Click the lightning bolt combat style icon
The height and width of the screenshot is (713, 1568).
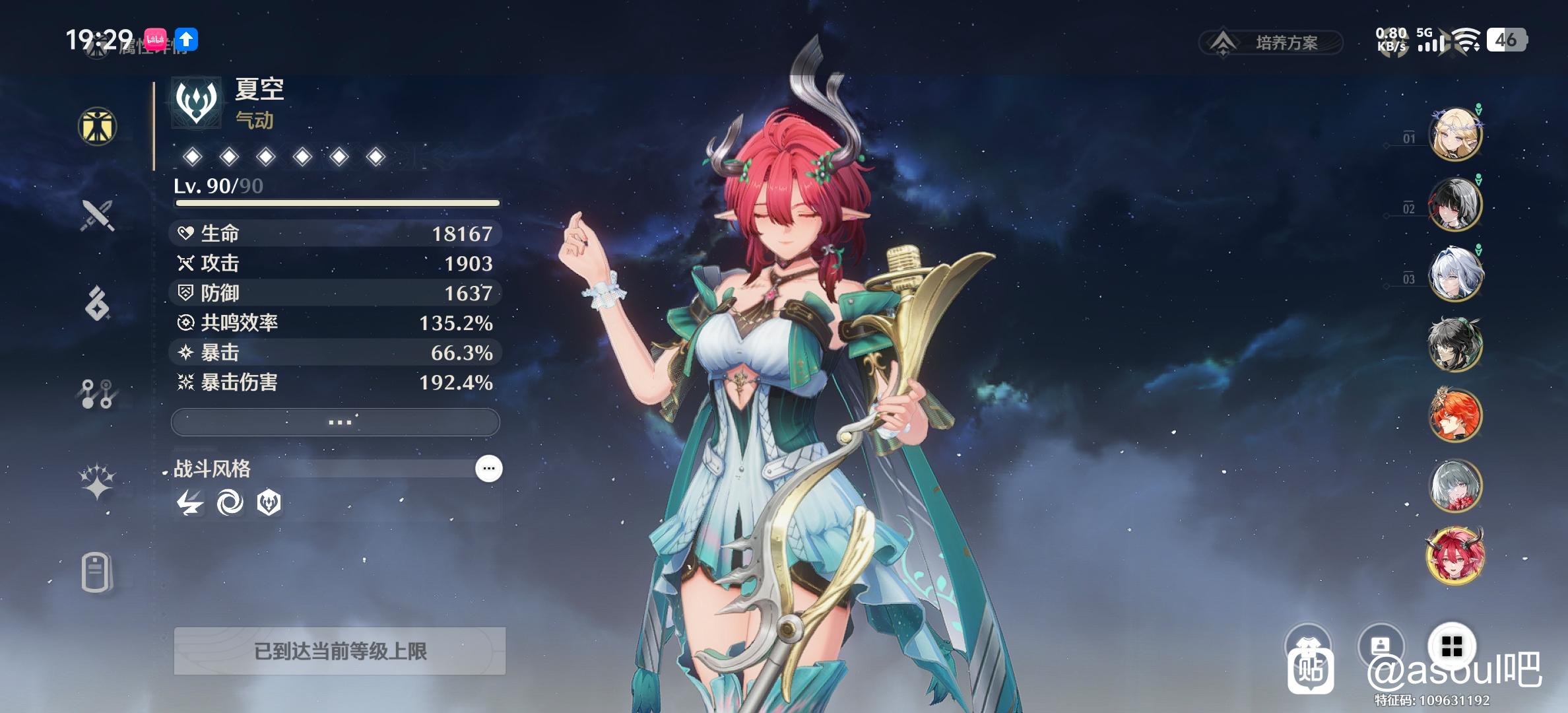[x=190, y=504]
